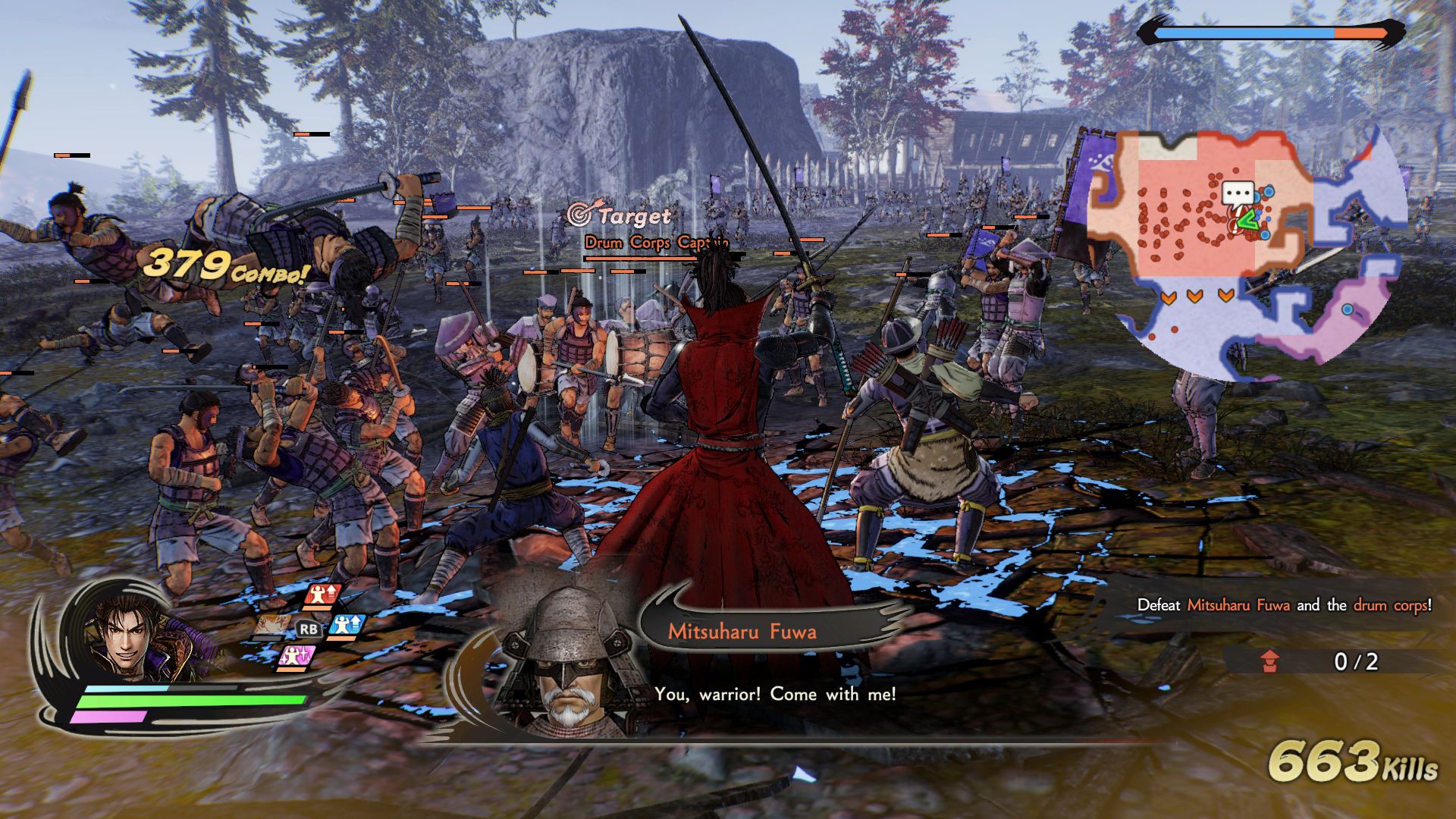Viewport: 1456px width, 819px height.
Task: Select the Drum Corps Captain target marker
Action: click(x=580, y=215)
